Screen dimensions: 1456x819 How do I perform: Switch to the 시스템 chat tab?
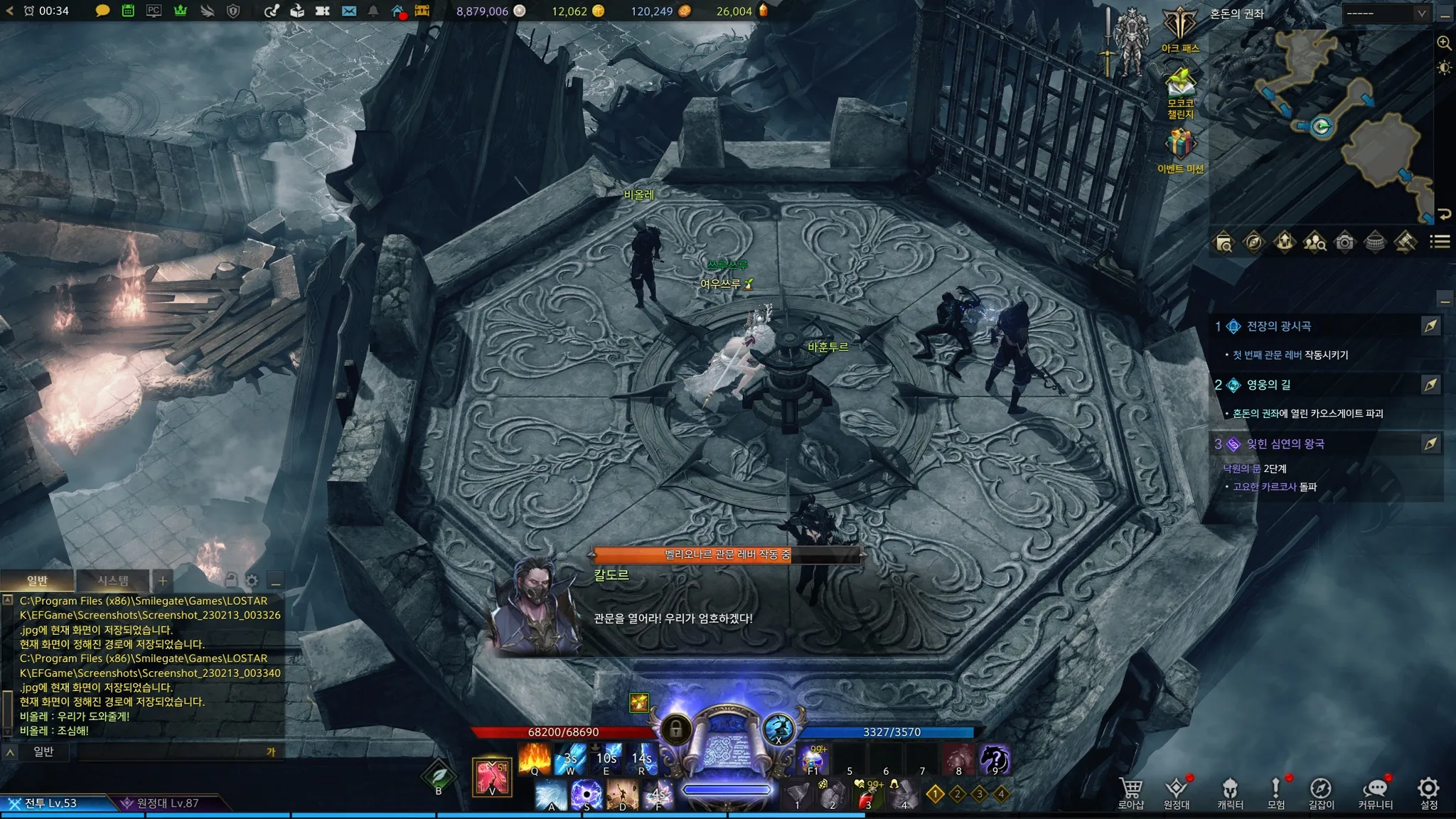[x=113, y=581]
